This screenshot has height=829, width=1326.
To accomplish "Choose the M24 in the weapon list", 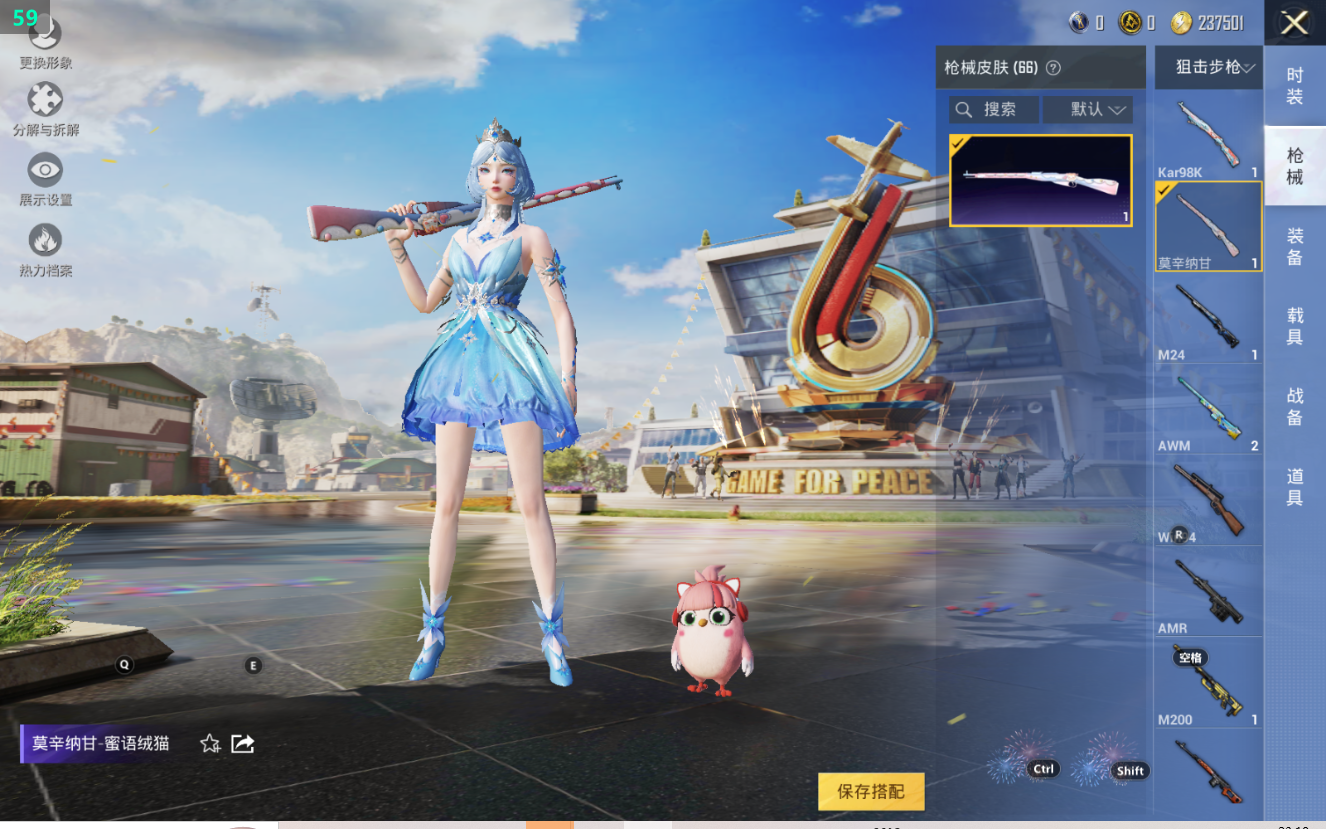I will click(1208, 319).
